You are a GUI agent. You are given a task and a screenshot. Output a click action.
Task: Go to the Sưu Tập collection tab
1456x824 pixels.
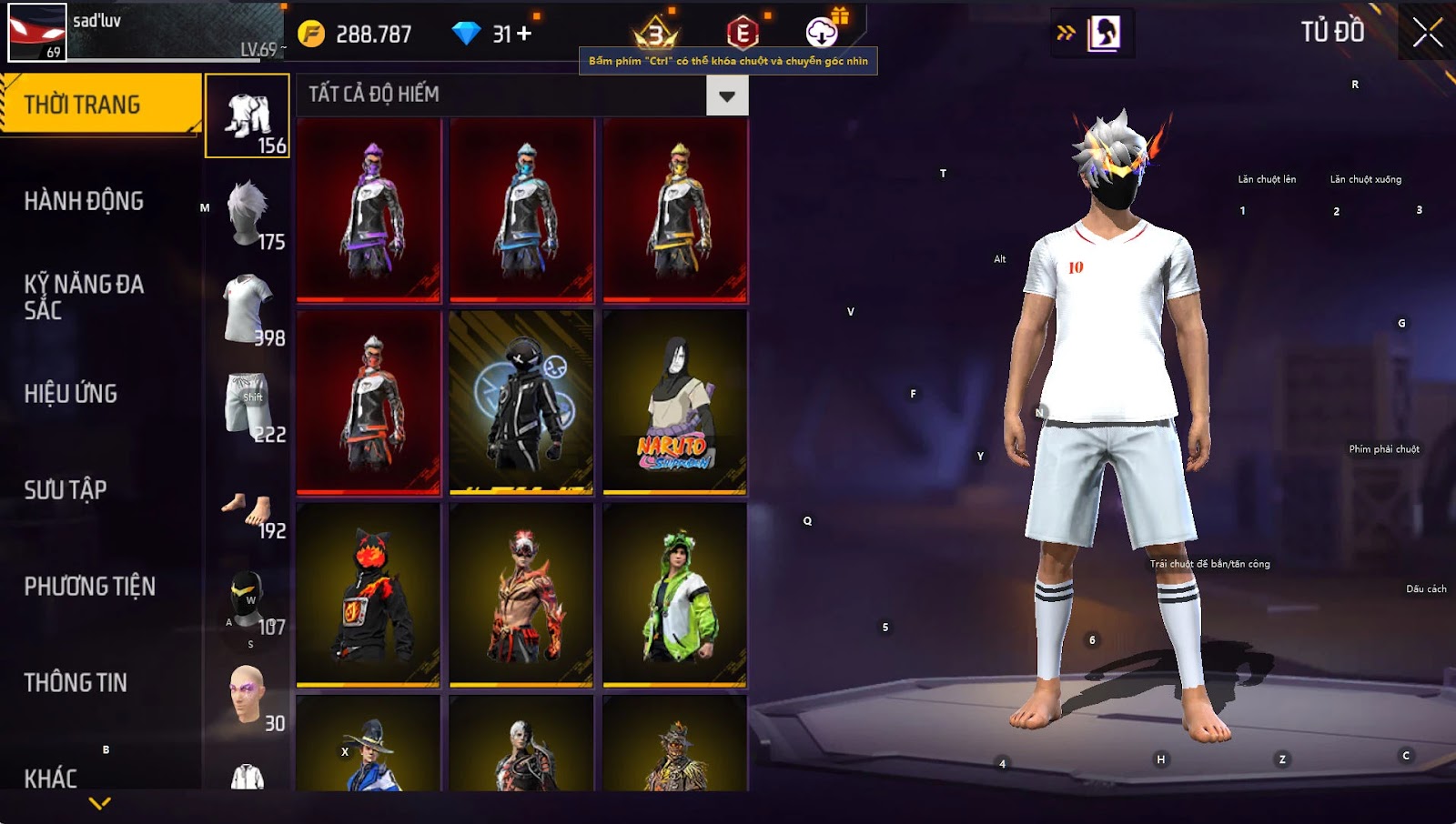(66, 490)
